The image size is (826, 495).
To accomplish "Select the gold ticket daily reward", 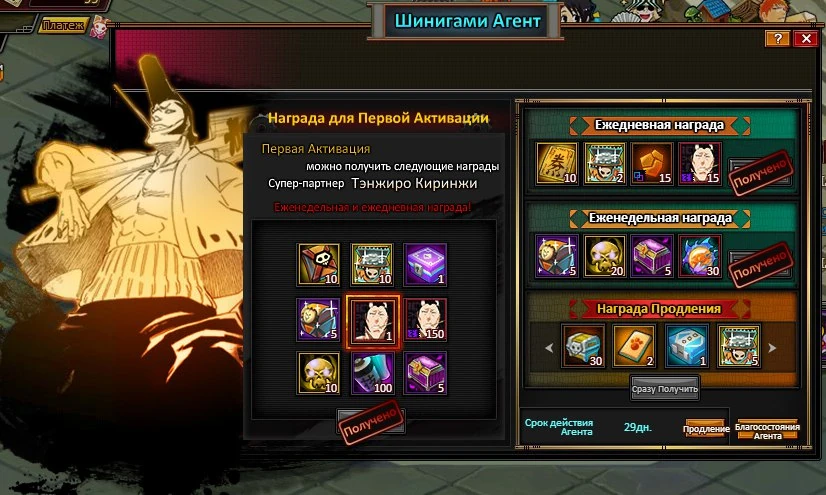I will pyautogui.click(x=555, y=162).
